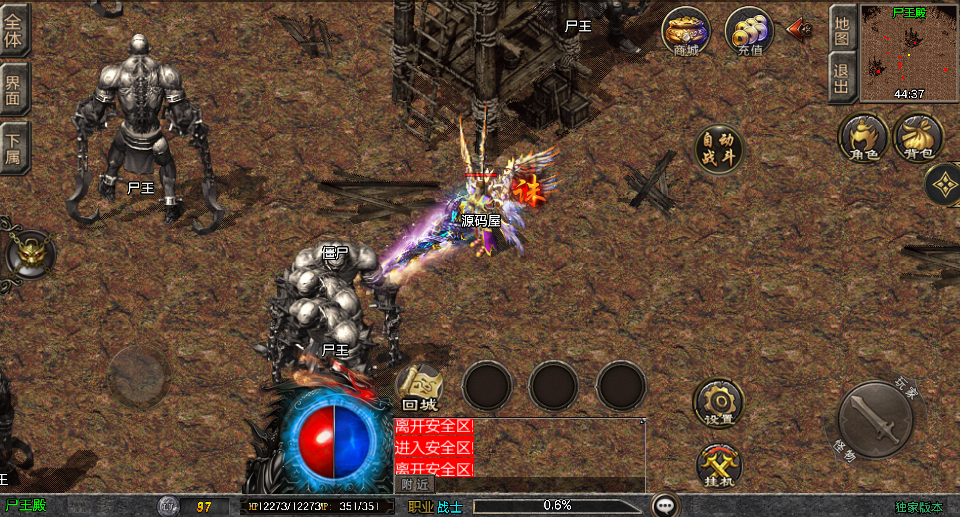The height and width of the screenshot is (517, 960).
Task: Open the 地图 map
Action: click(x=842, y=28)
